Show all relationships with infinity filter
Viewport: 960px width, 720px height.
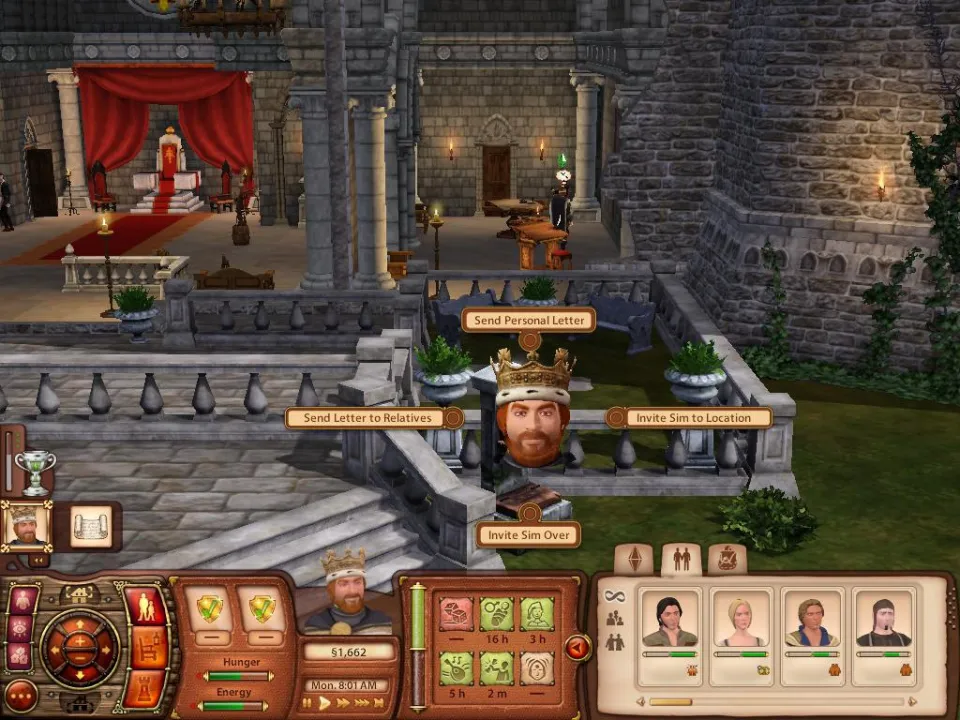pos(614,594)
